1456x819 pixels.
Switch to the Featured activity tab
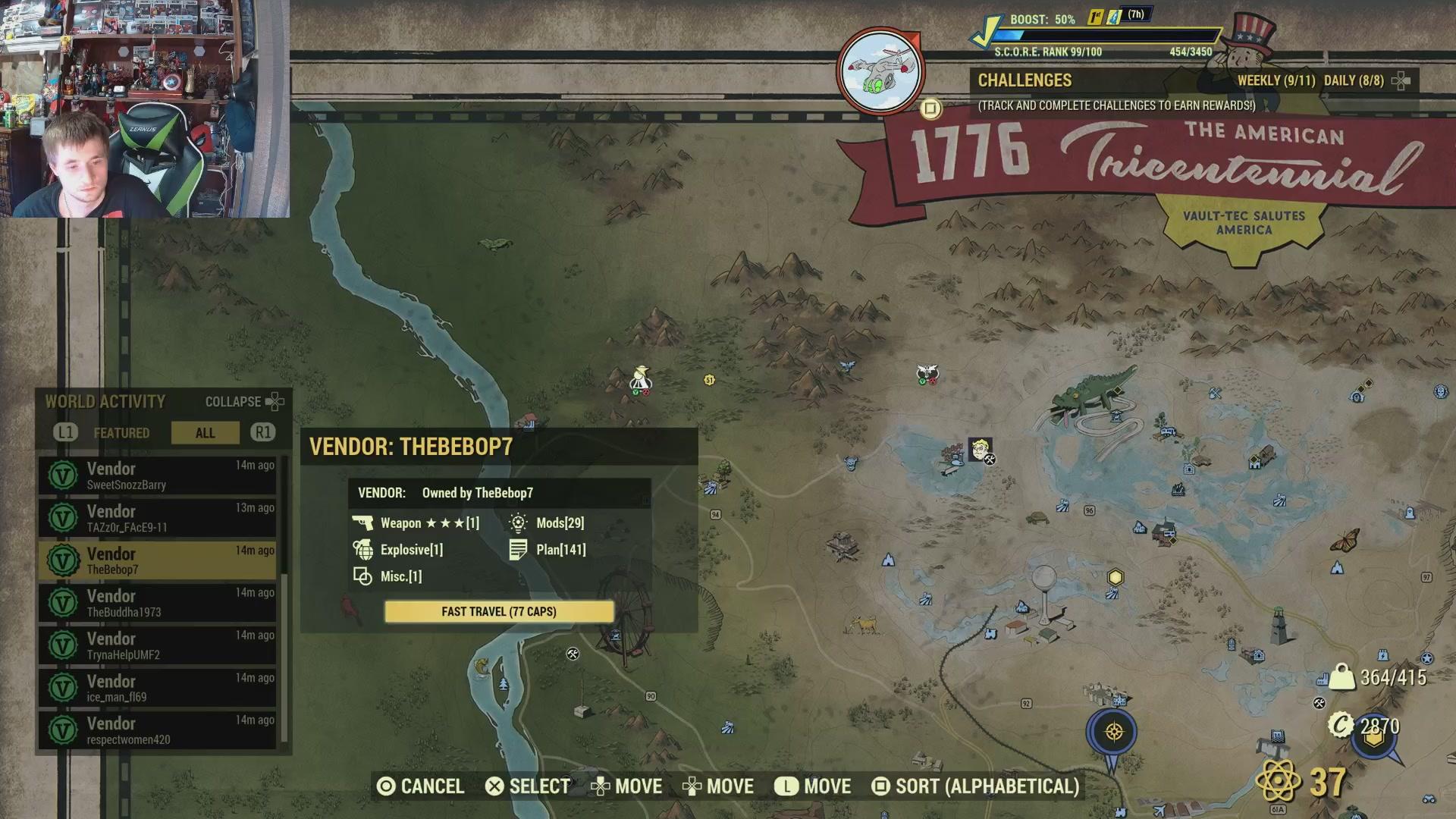coord(121,433)
